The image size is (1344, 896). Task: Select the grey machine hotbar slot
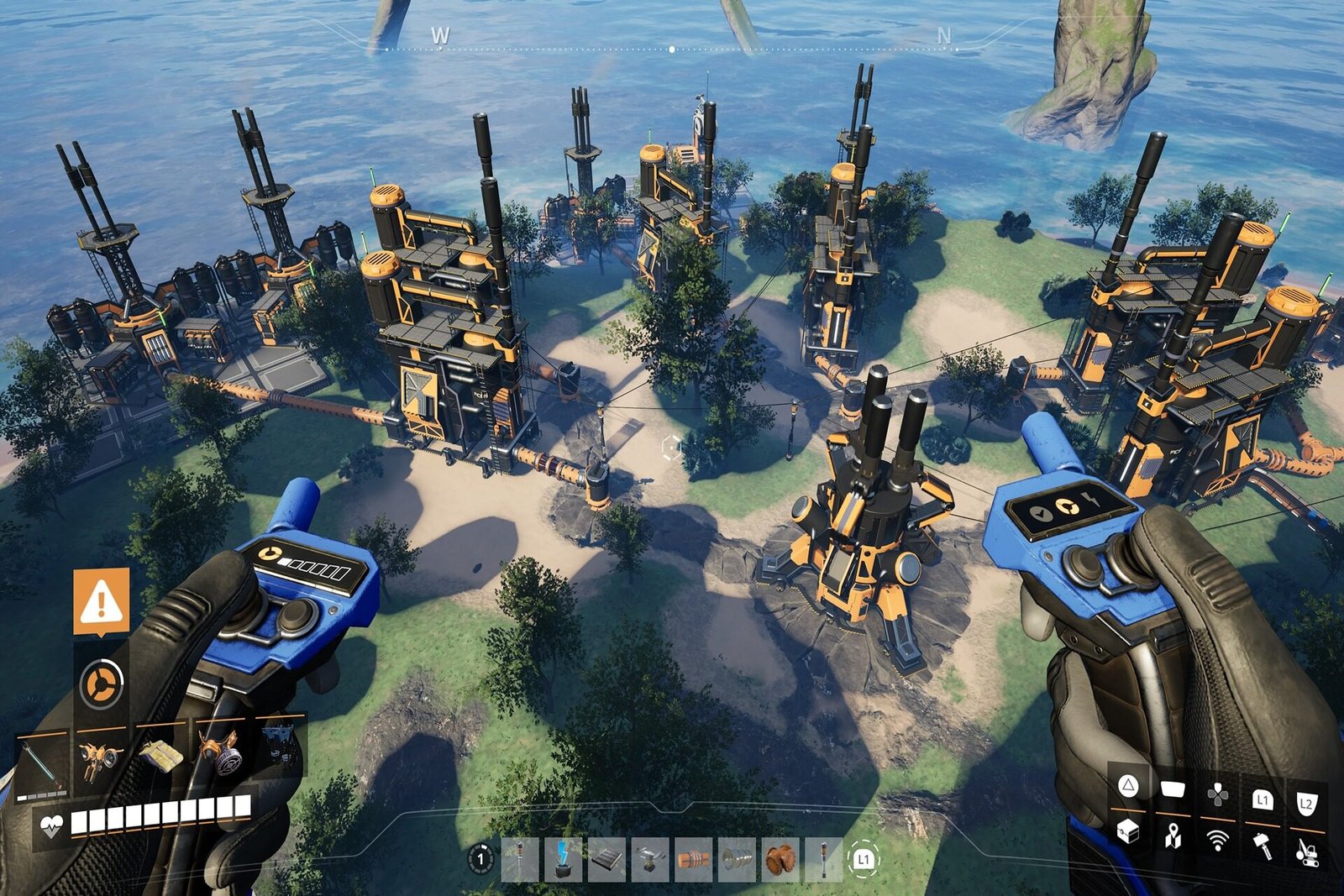(650, 860)
